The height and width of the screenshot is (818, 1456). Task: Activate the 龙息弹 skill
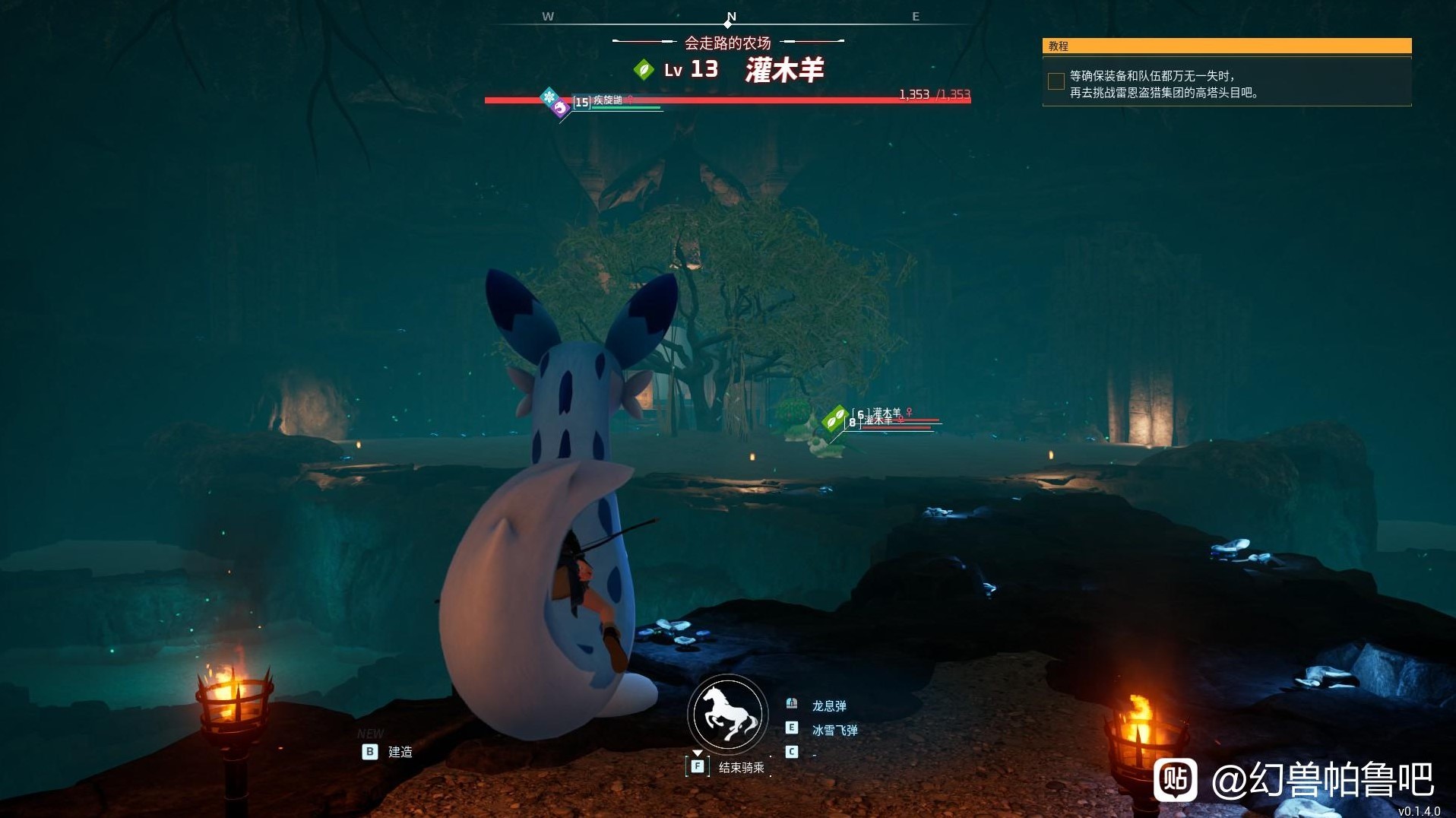tap(828, 706)
